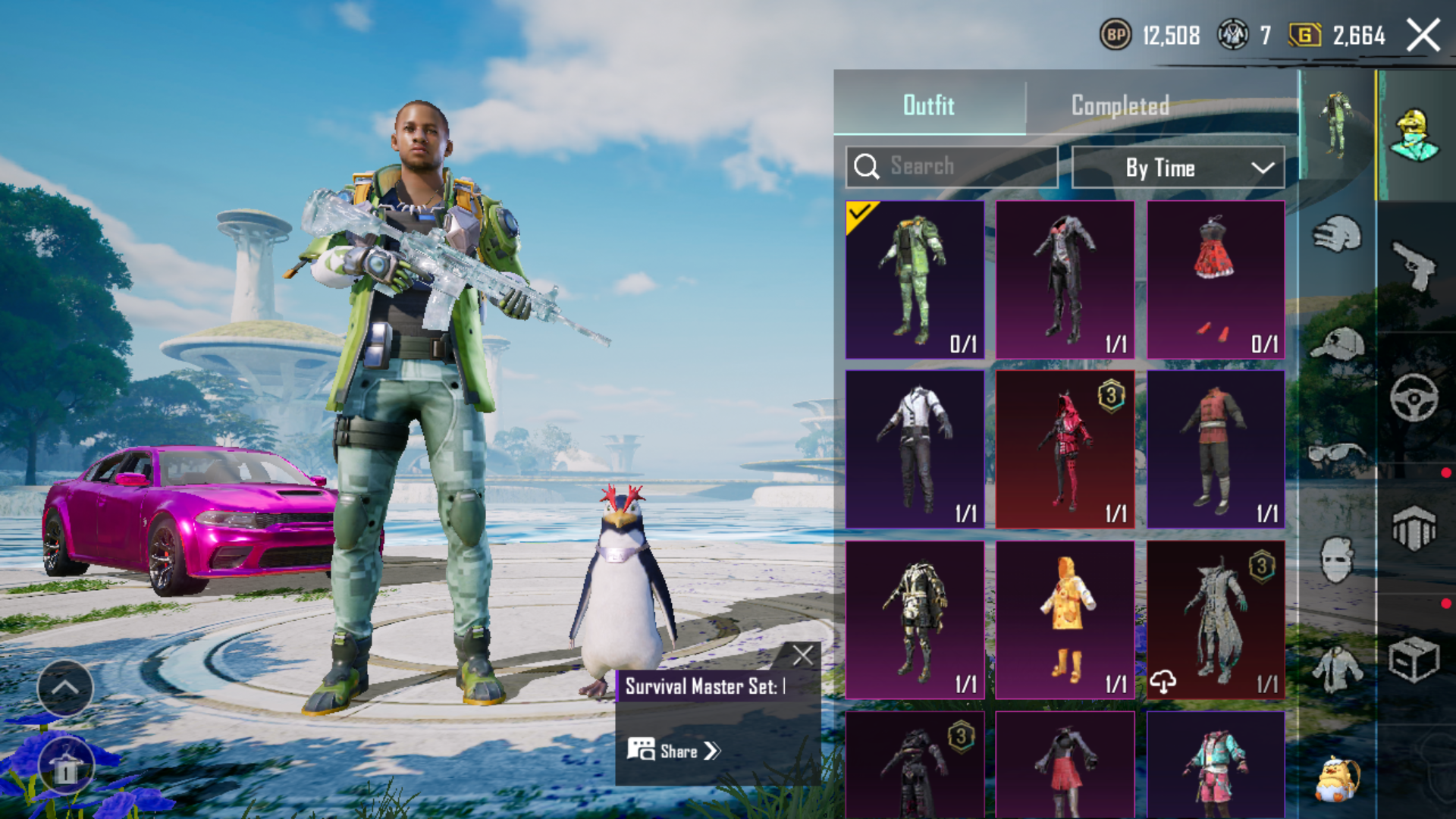The image size is (1456, 819).
Task: Open the helmet category
Action: click(1337, 234)
